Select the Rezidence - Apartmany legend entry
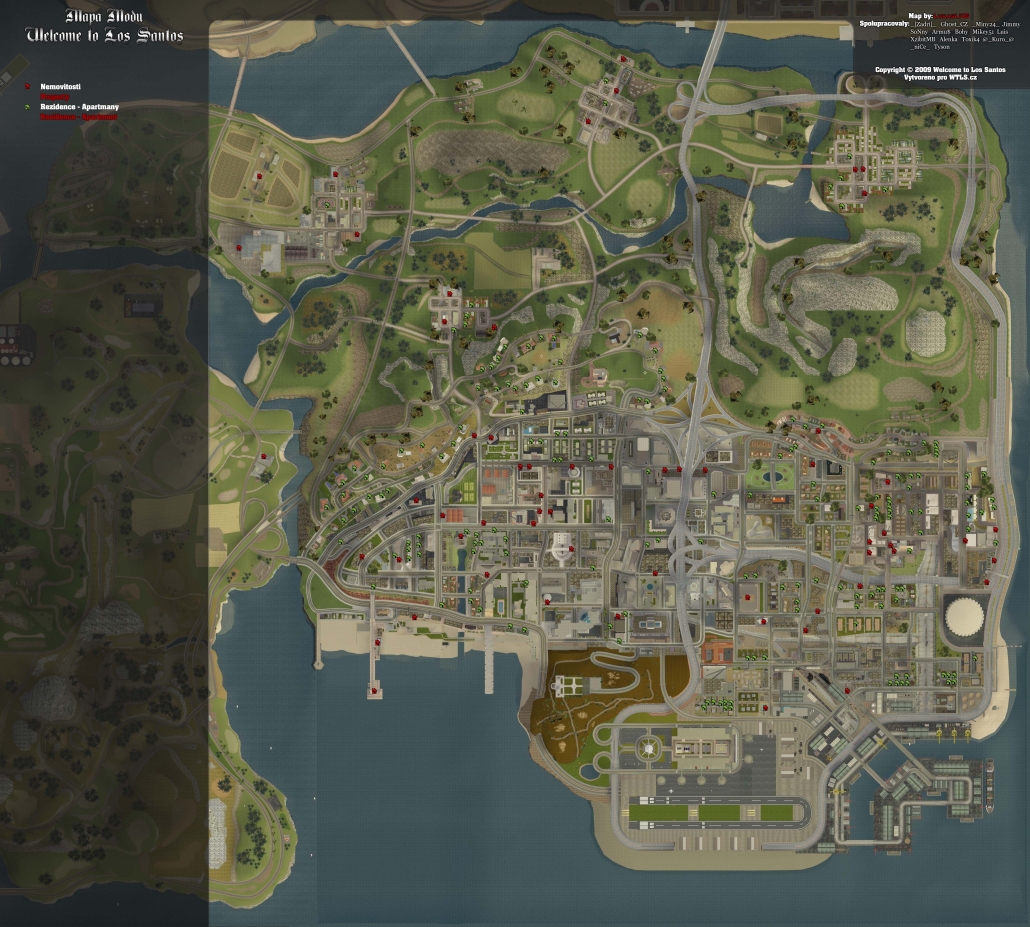 [x=79, y=107]
